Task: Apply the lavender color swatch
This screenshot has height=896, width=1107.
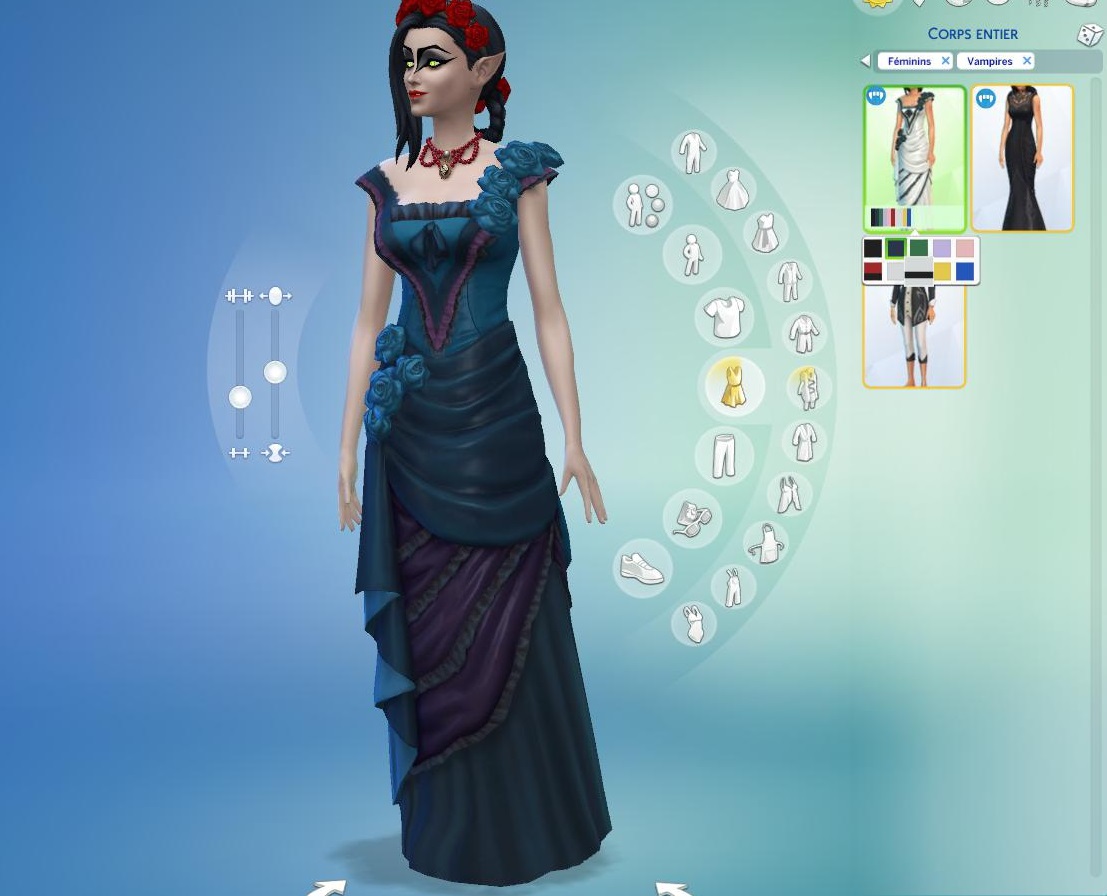Action: pyautogui.click(x=942, y=249)
